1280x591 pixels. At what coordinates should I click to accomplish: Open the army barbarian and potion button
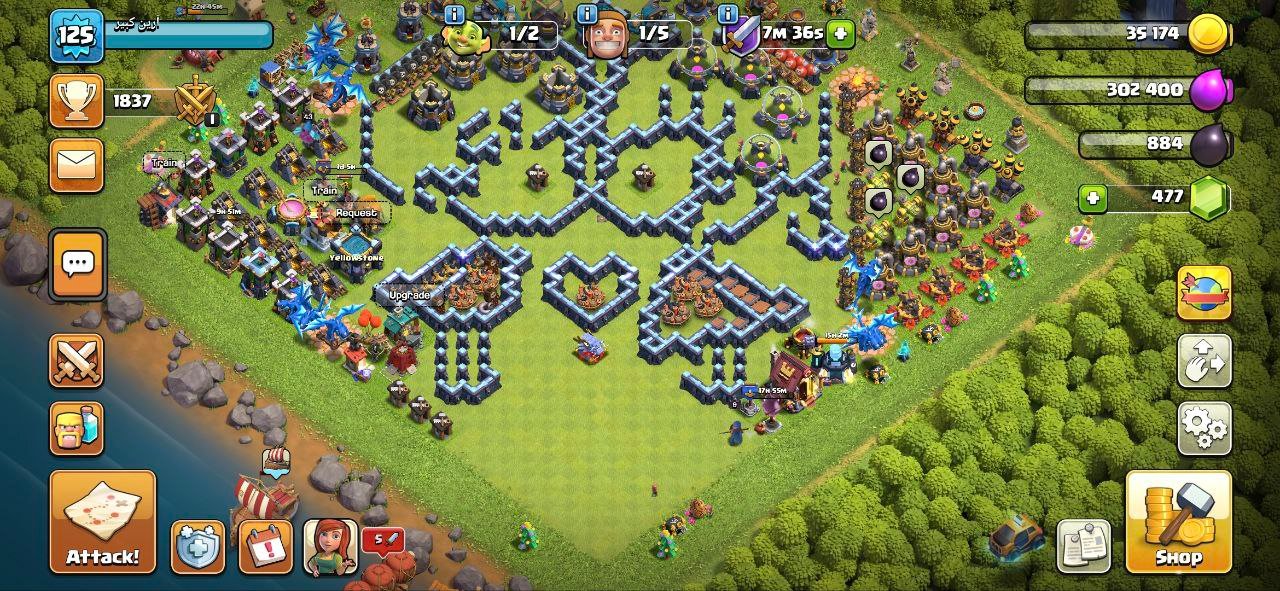click(77, 428)
